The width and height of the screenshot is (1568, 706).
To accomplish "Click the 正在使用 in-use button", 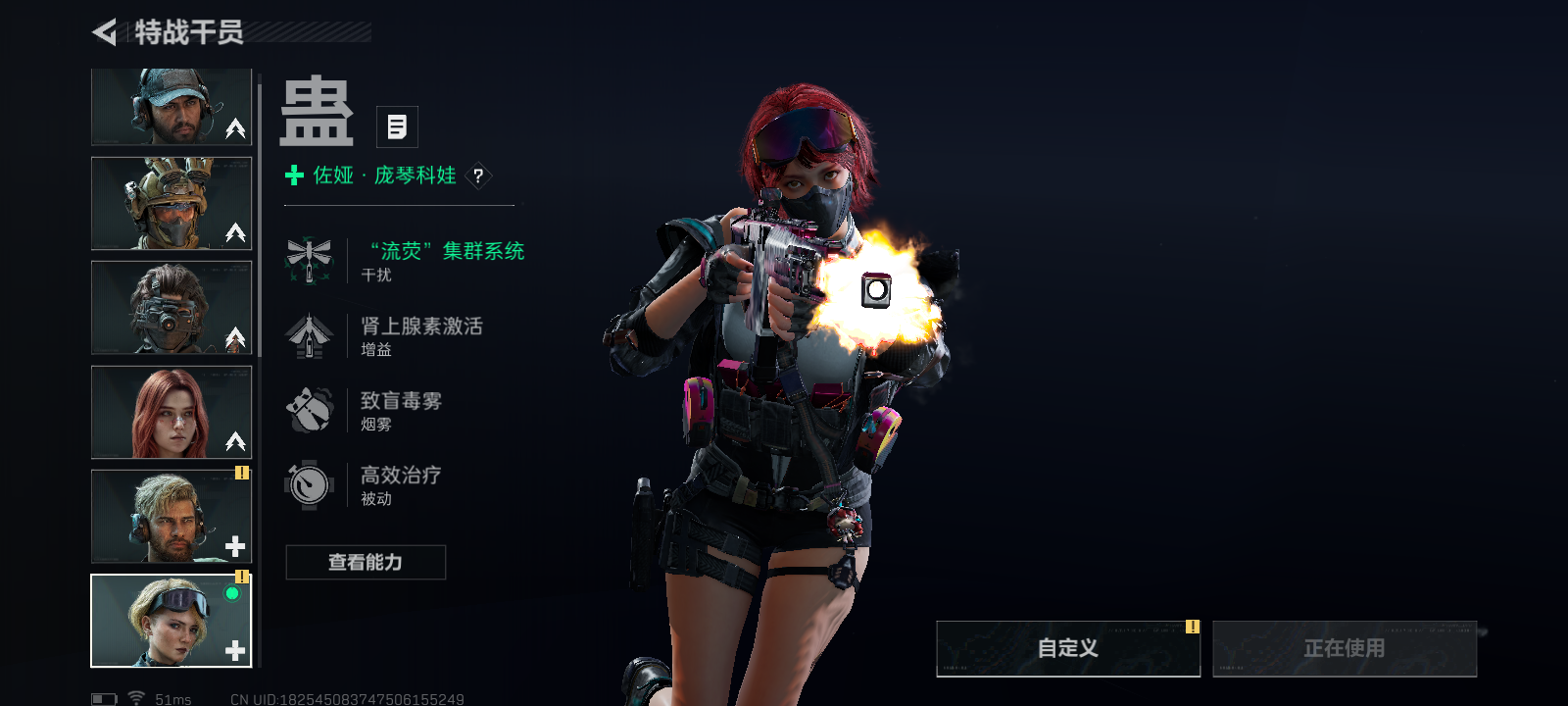I will tap(1345, 648).
